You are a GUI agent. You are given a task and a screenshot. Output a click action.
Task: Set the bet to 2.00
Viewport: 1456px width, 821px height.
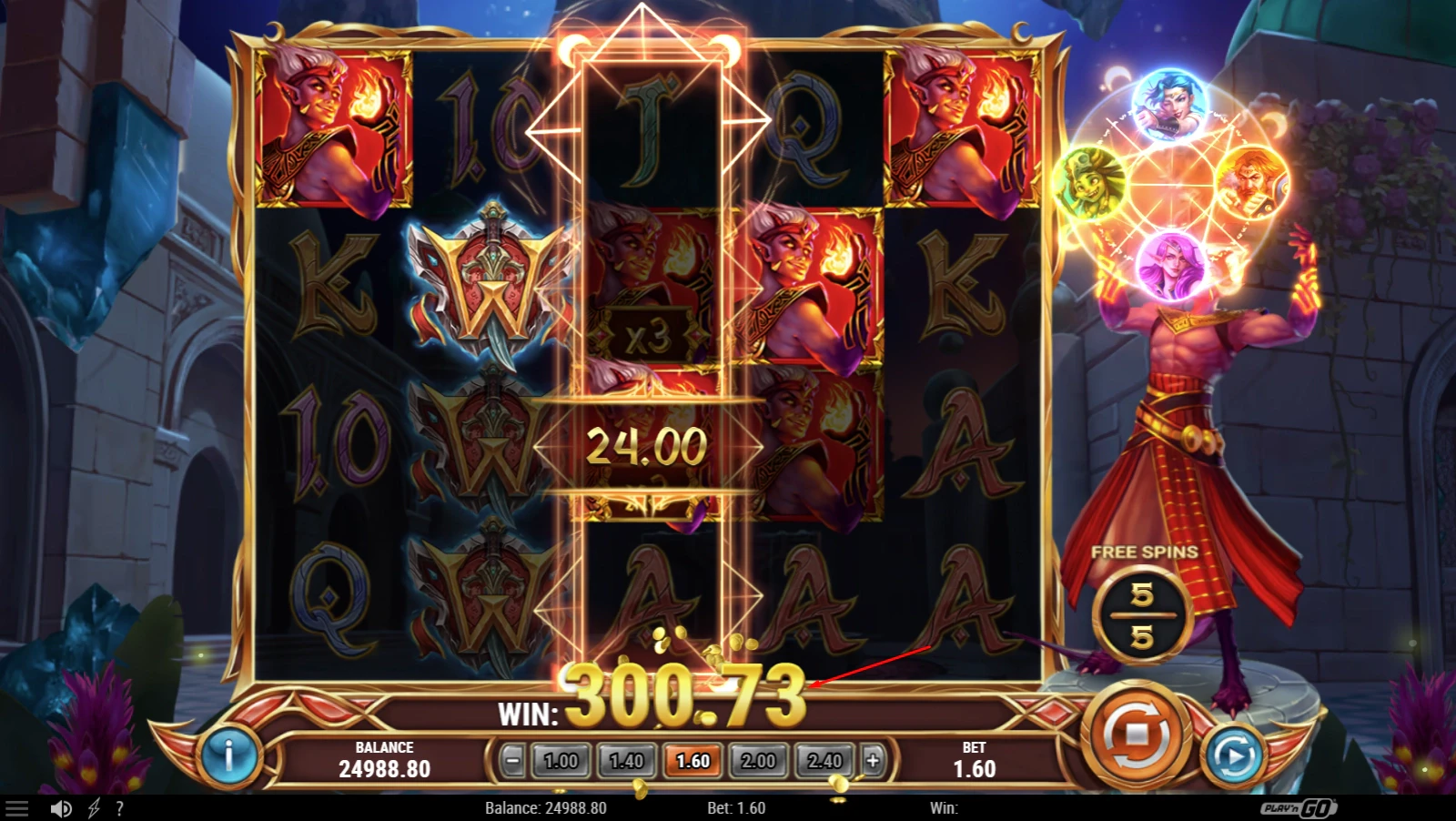click(x=758, y=760)
